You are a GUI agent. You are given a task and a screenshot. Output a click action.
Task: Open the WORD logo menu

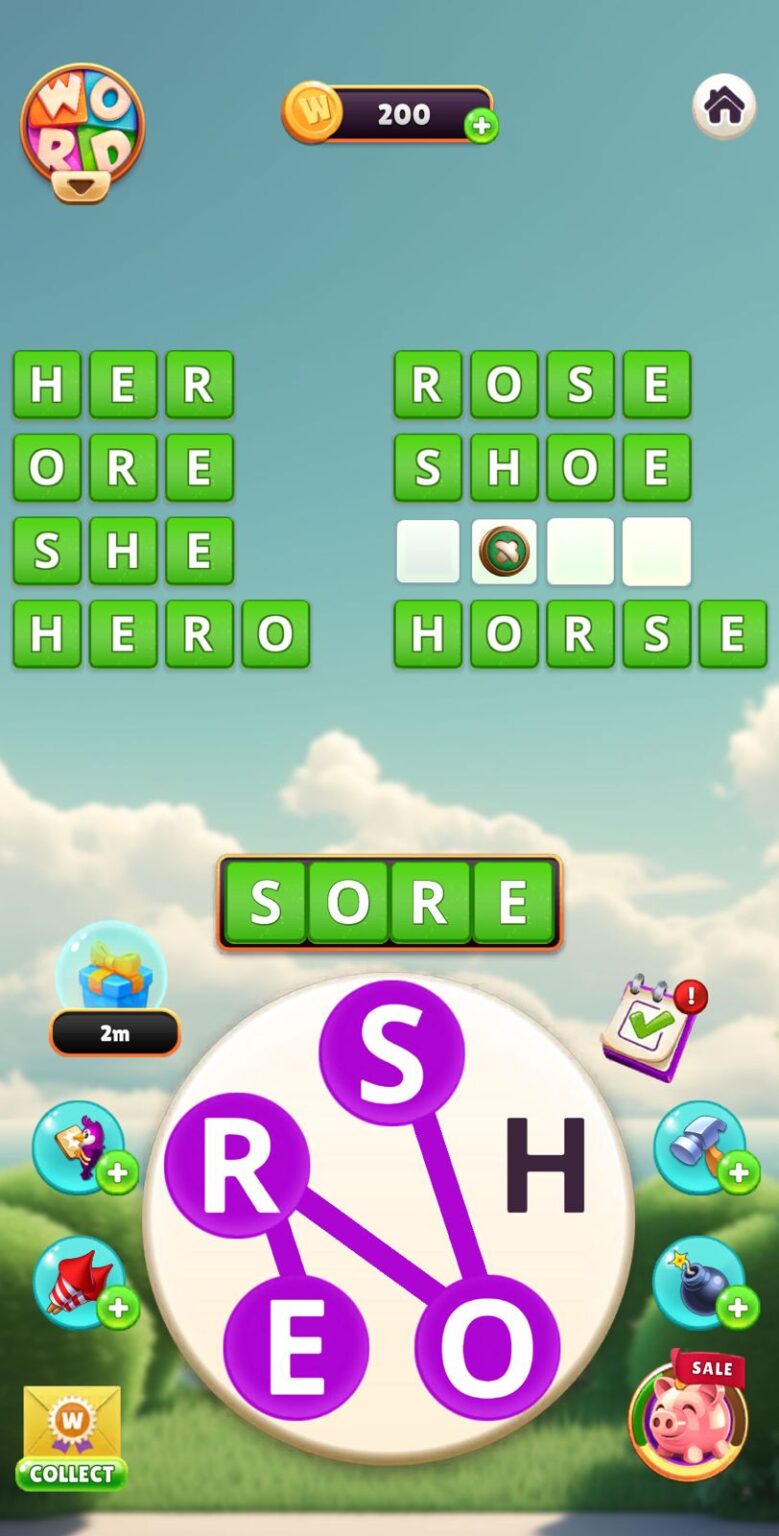pos(82,131)
